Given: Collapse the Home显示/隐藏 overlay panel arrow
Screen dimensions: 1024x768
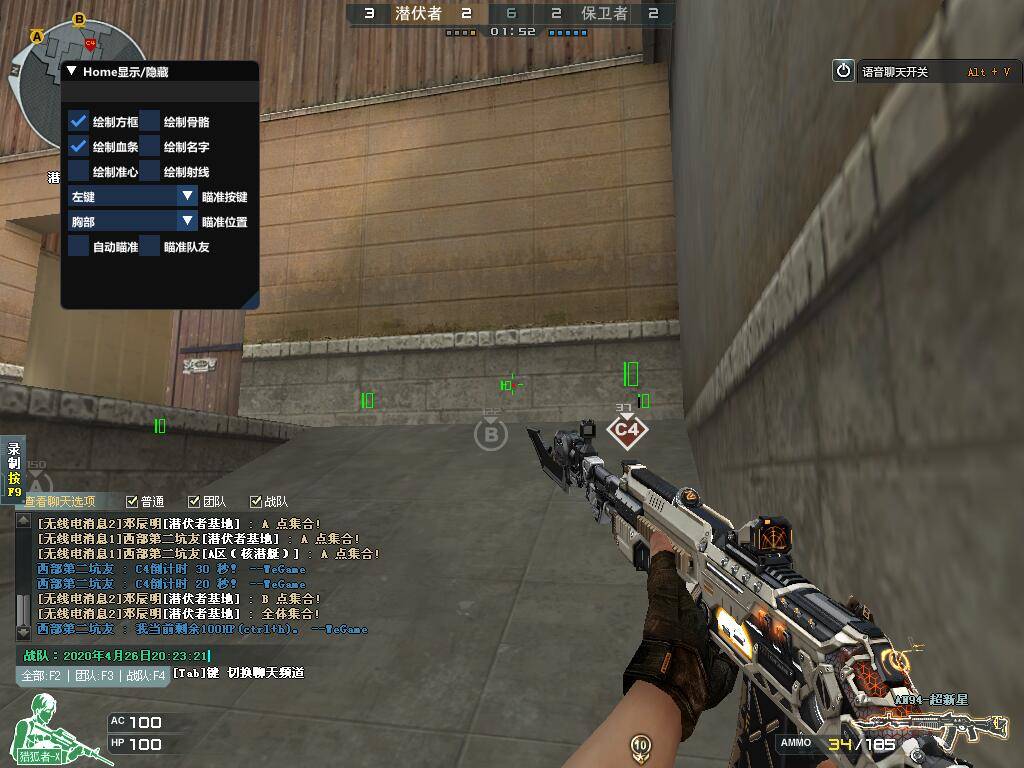Looking at the screenshot, I should 71,72.
